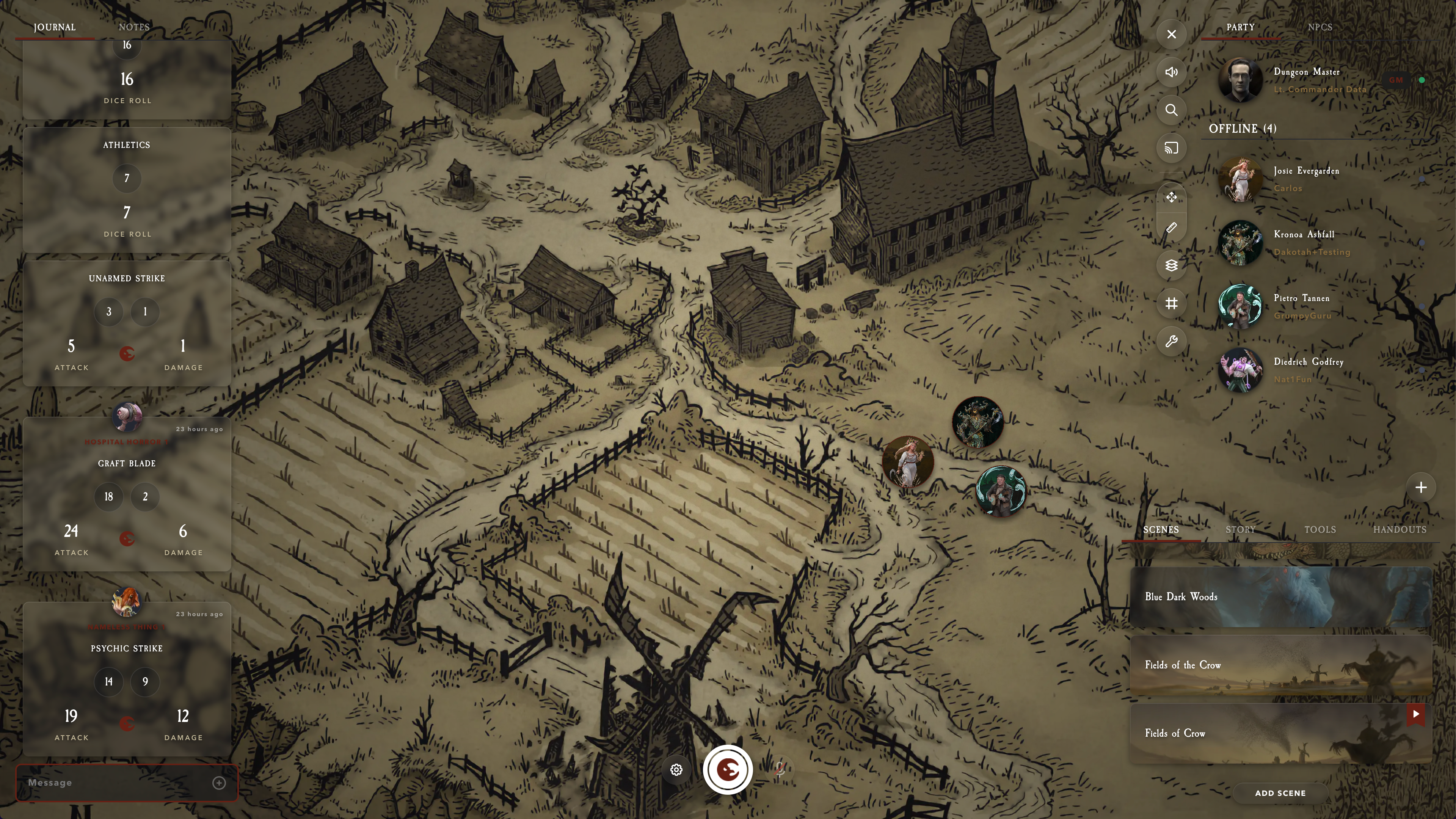Switch to the NPCs tab
Viewport: 1456px width, 819px height.
(1320, 27)
